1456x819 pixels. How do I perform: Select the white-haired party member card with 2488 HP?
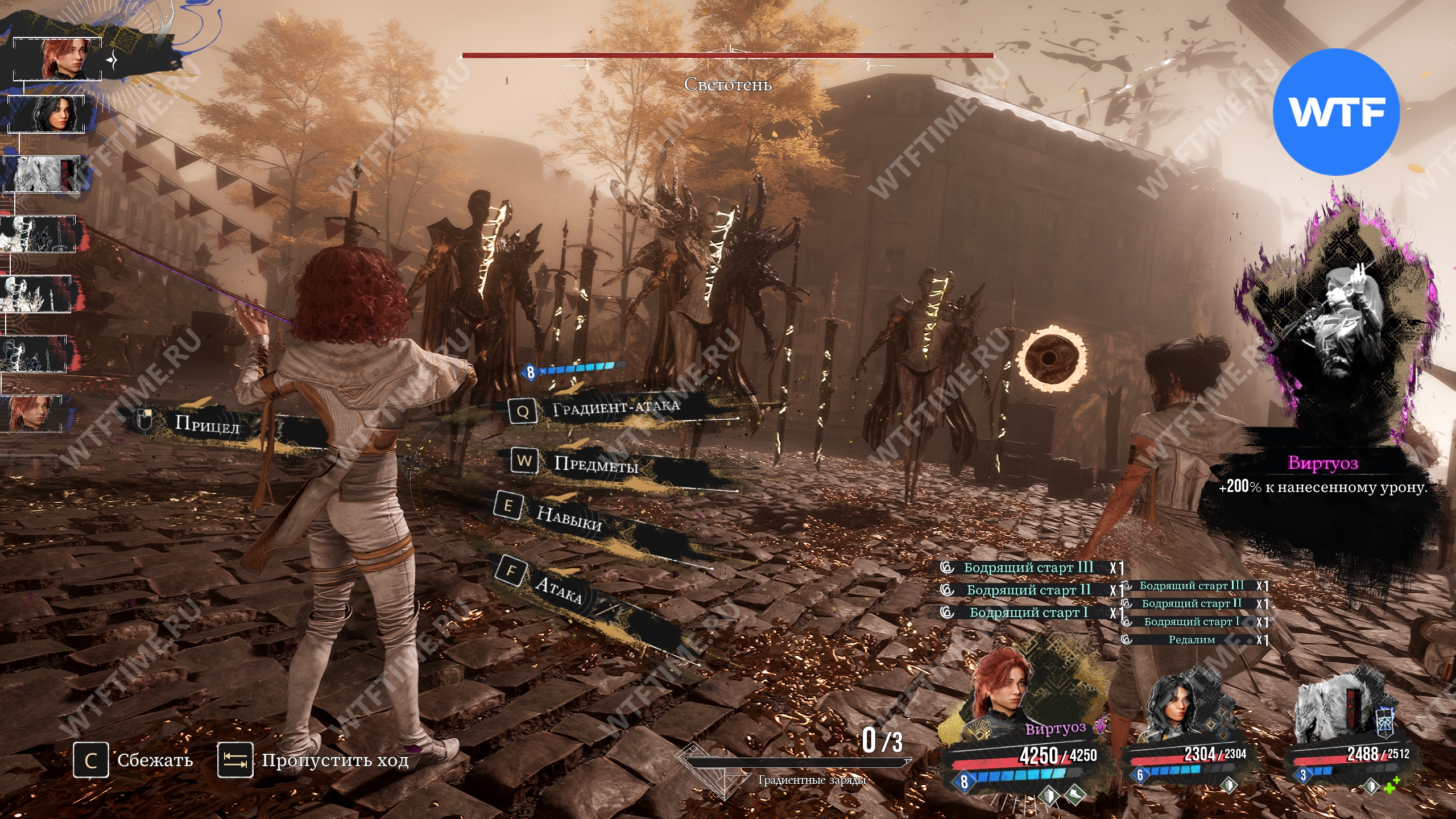(1348, 734)
